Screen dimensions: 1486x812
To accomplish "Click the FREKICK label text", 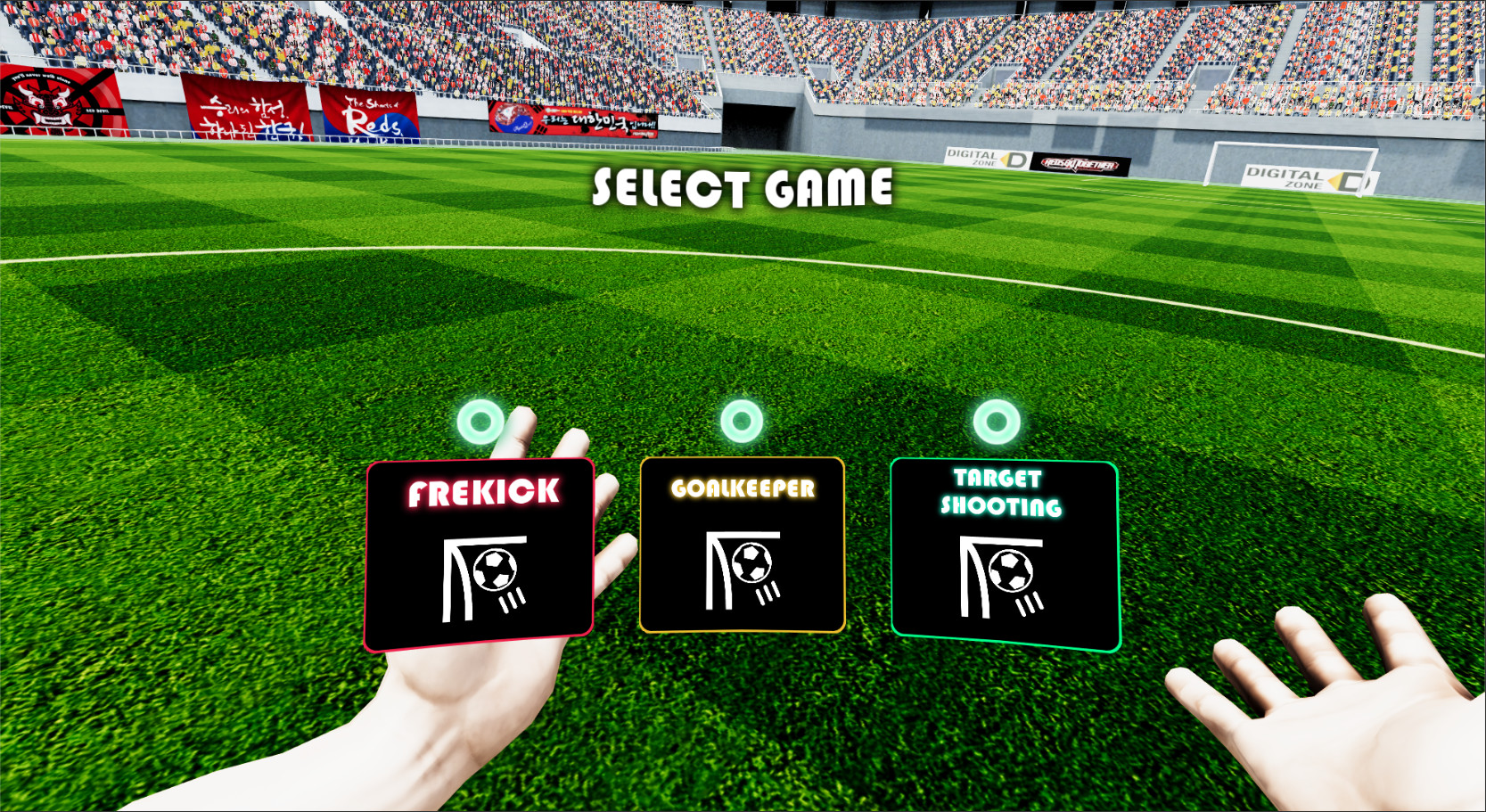I will pyautogui.click(x=482, y=491).
